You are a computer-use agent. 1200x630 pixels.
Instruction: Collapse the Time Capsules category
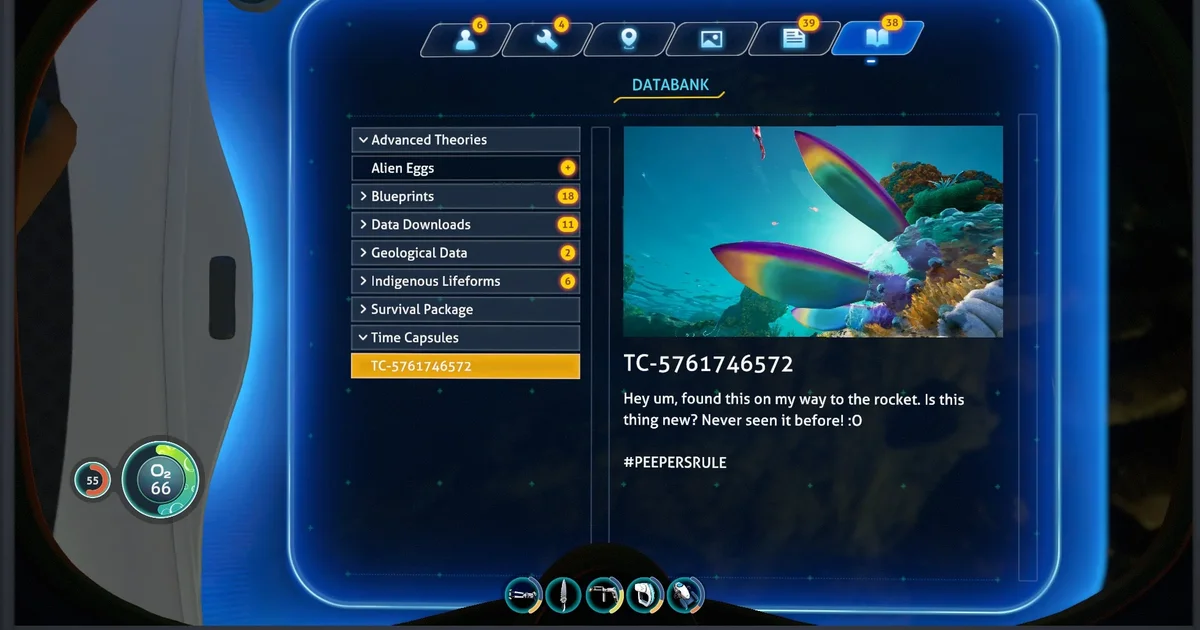pyautogui.click(x=465, y=338)
